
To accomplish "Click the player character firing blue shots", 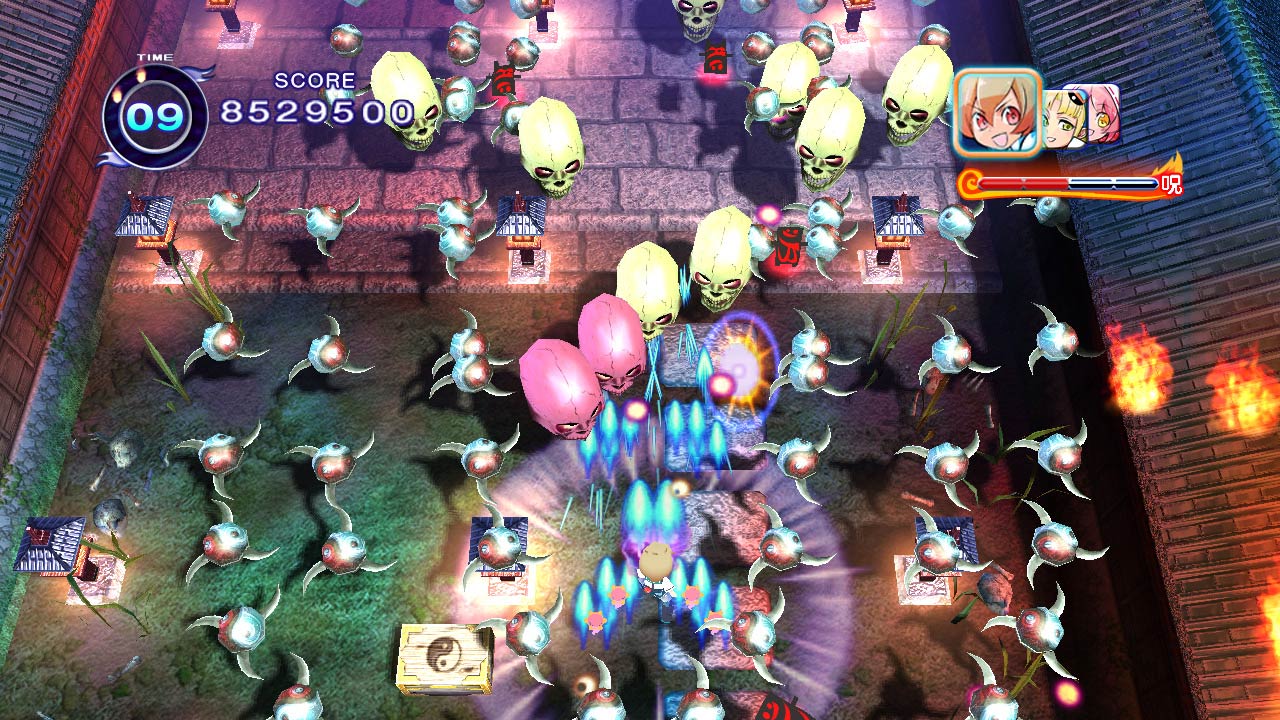I will (655, 570).
